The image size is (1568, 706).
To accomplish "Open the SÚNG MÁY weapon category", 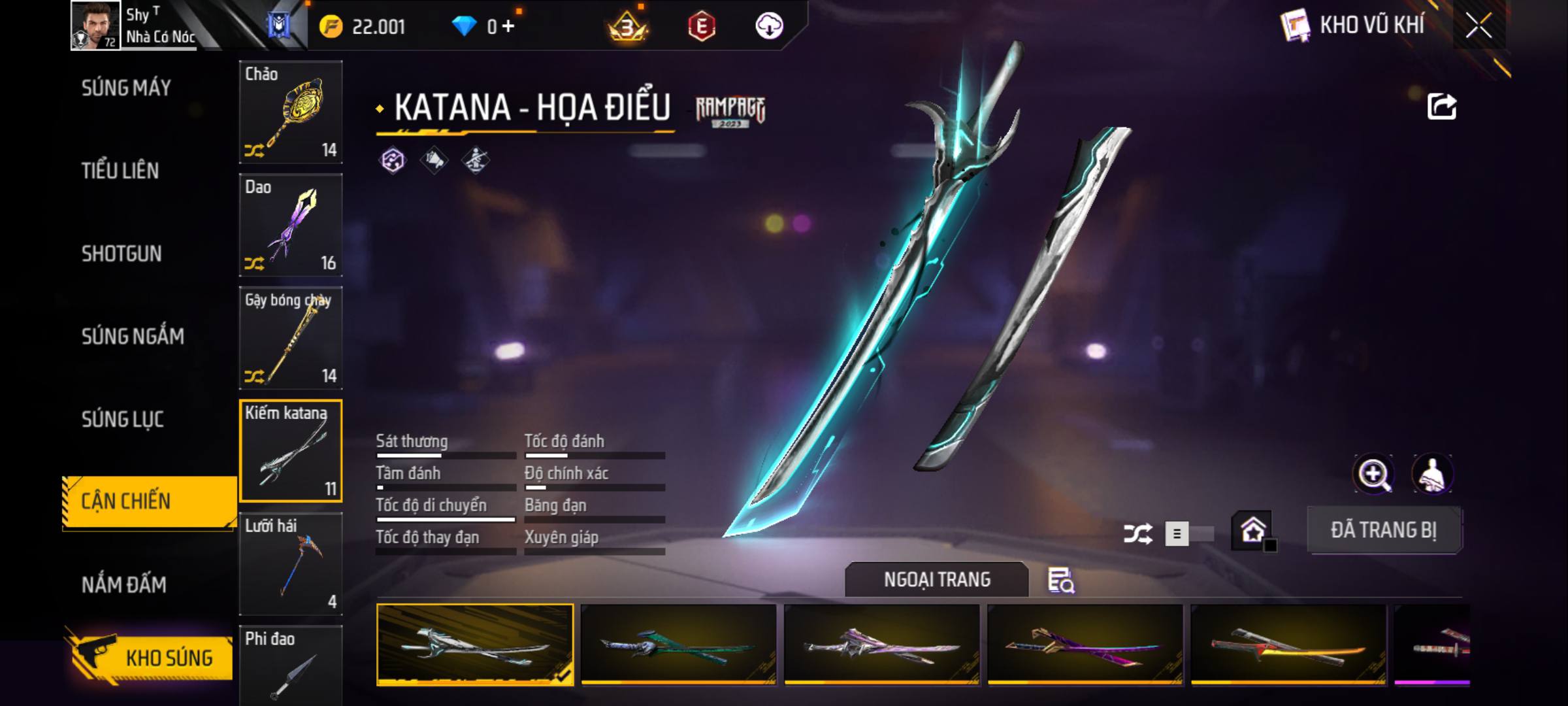I will tap(126, 88).
